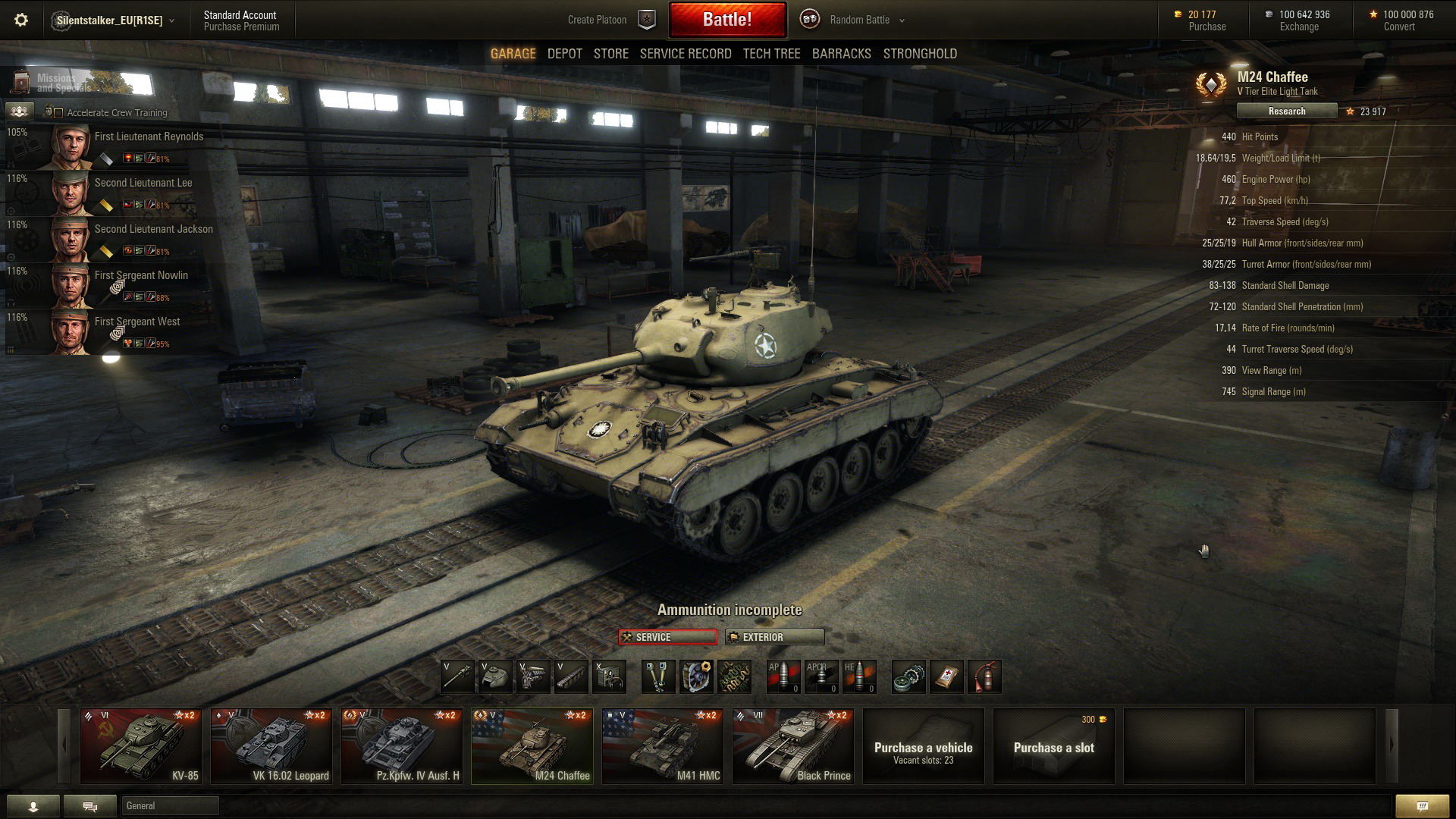Click the Service button
The image size is (1456, 819).
667,637
